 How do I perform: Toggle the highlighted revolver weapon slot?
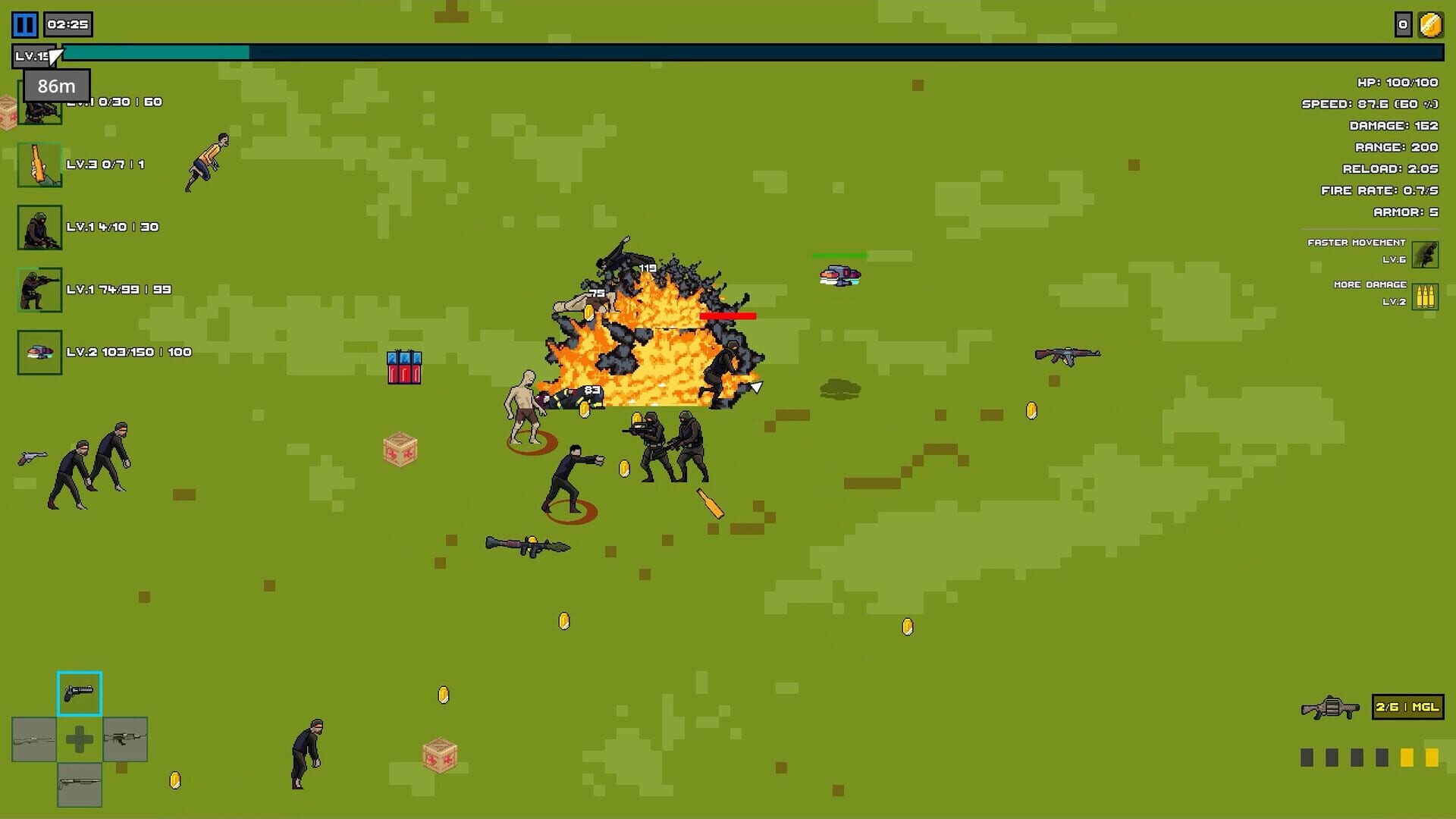point(79,692)
